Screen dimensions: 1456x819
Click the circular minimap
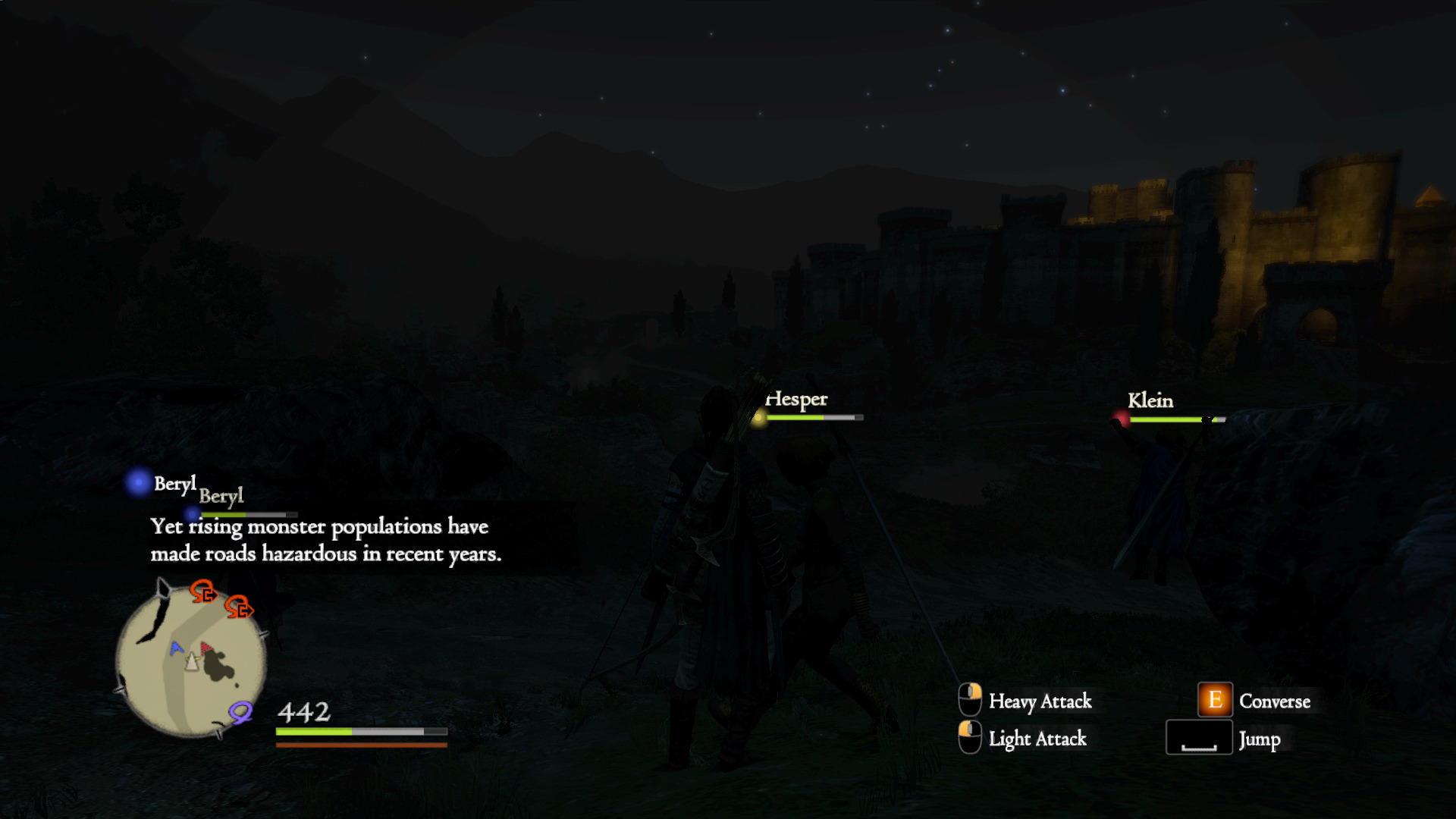[x=191, y=661]
